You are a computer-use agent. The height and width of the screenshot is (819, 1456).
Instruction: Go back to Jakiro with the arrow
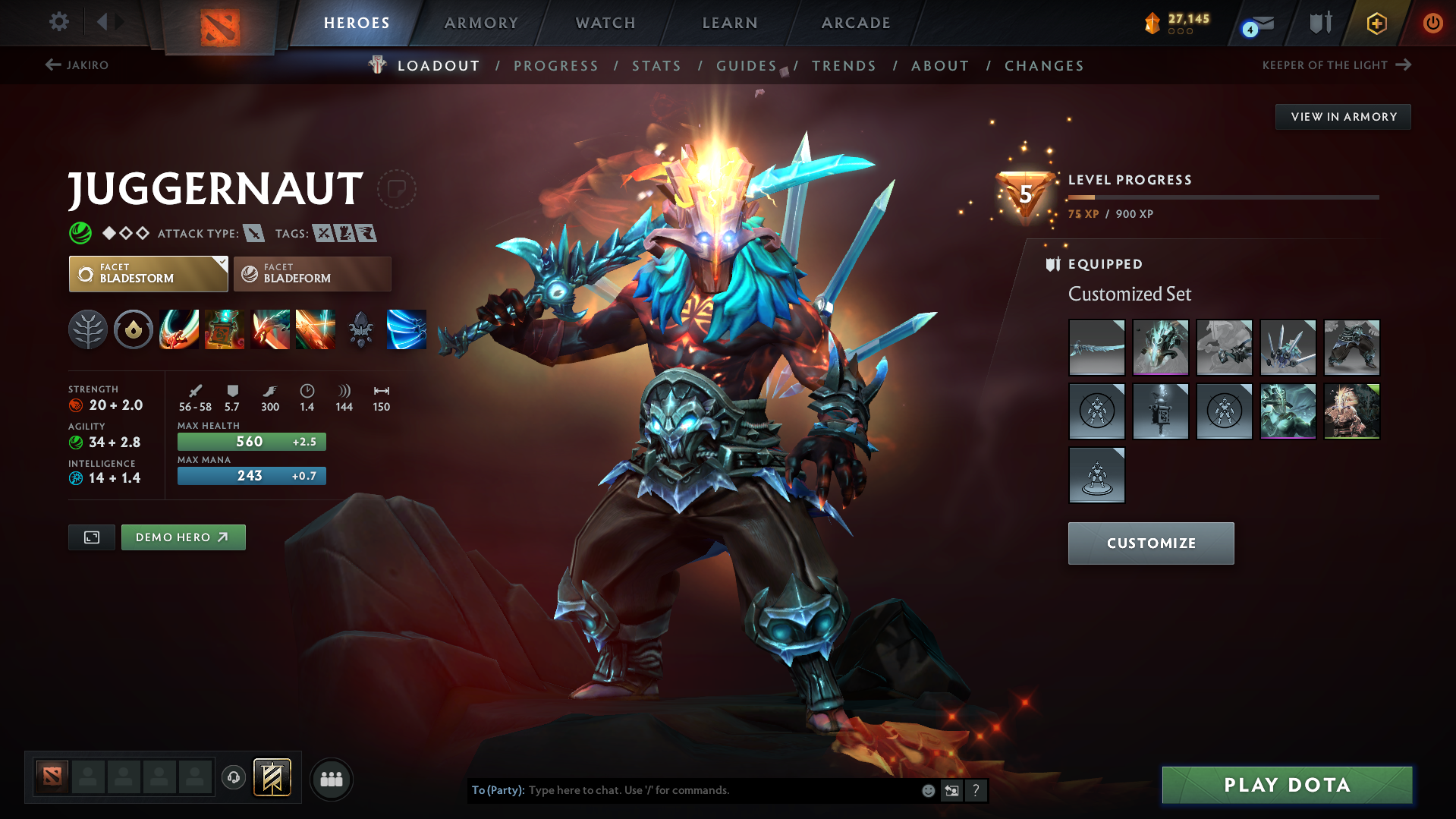click(x=52, y=65)
